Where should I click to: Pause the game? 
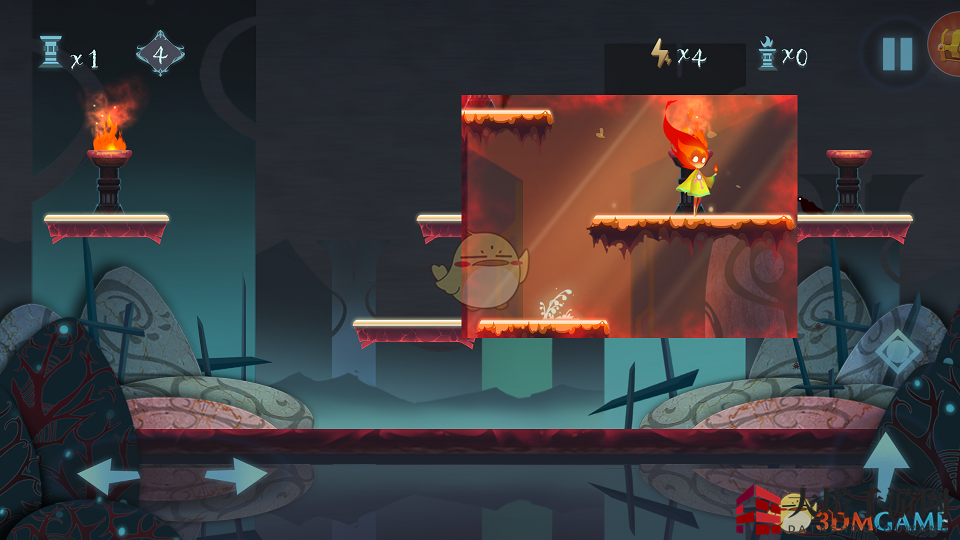coord(897,53)
